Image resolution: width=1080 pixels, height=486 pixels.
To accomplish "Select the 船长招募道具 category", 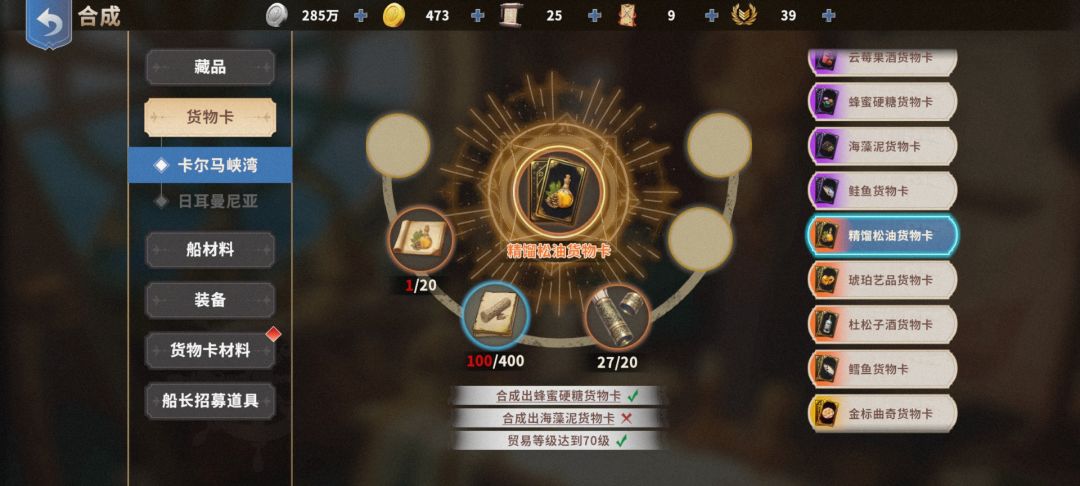I will tap(210, 401).
